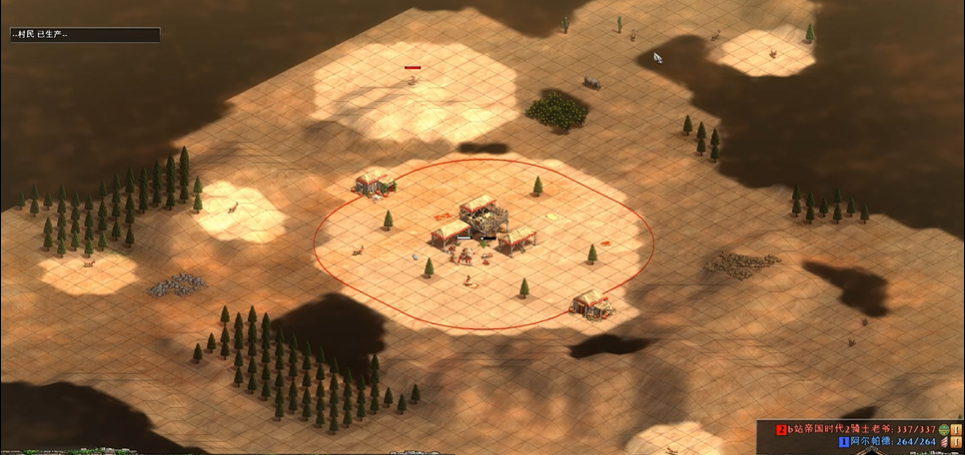Viewport: 965px width, 455px height.
Task: Click the blue player's striped civilization emblem
Action: (944, 441)
